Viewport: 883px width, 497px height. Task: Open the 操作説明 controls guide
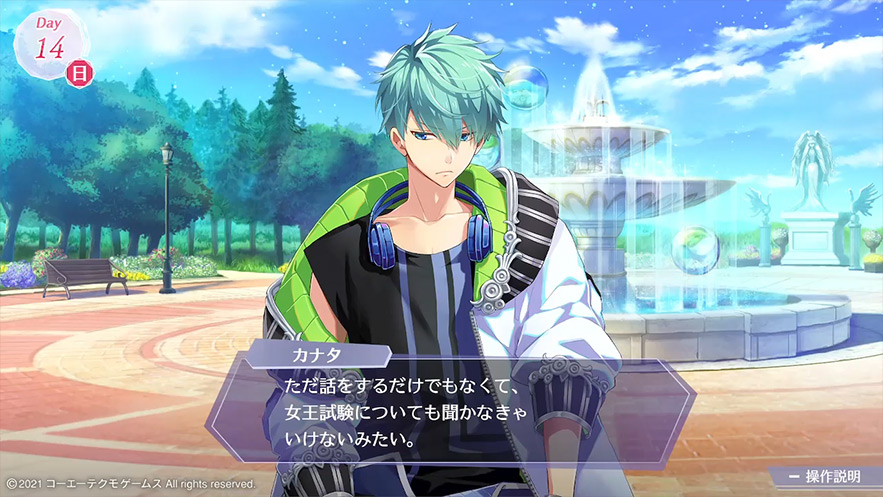(x=826, y=477)
